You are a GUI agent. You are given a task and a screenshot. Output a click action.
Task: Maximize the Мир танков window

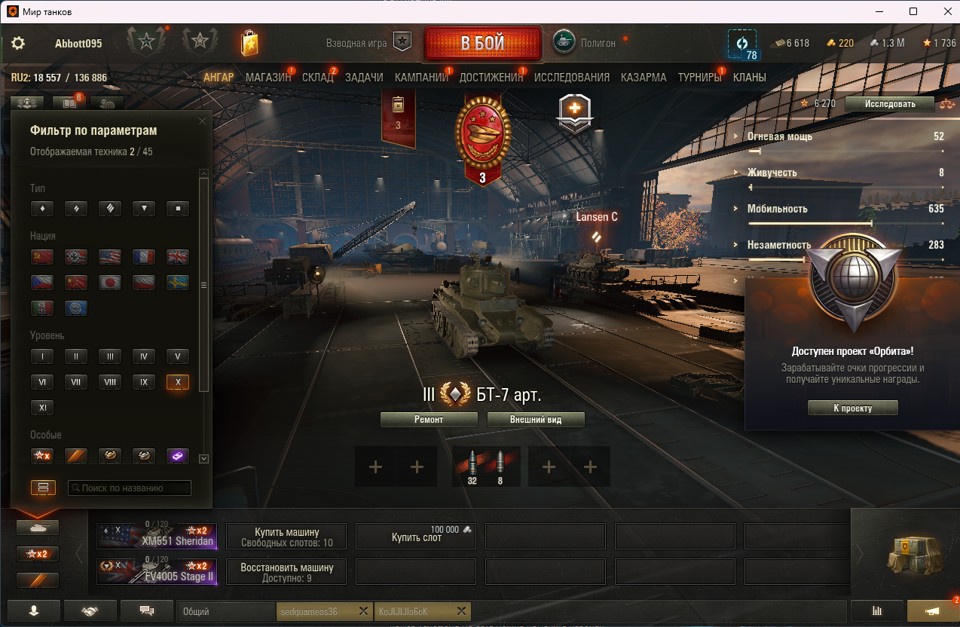[x=913, y=11]
